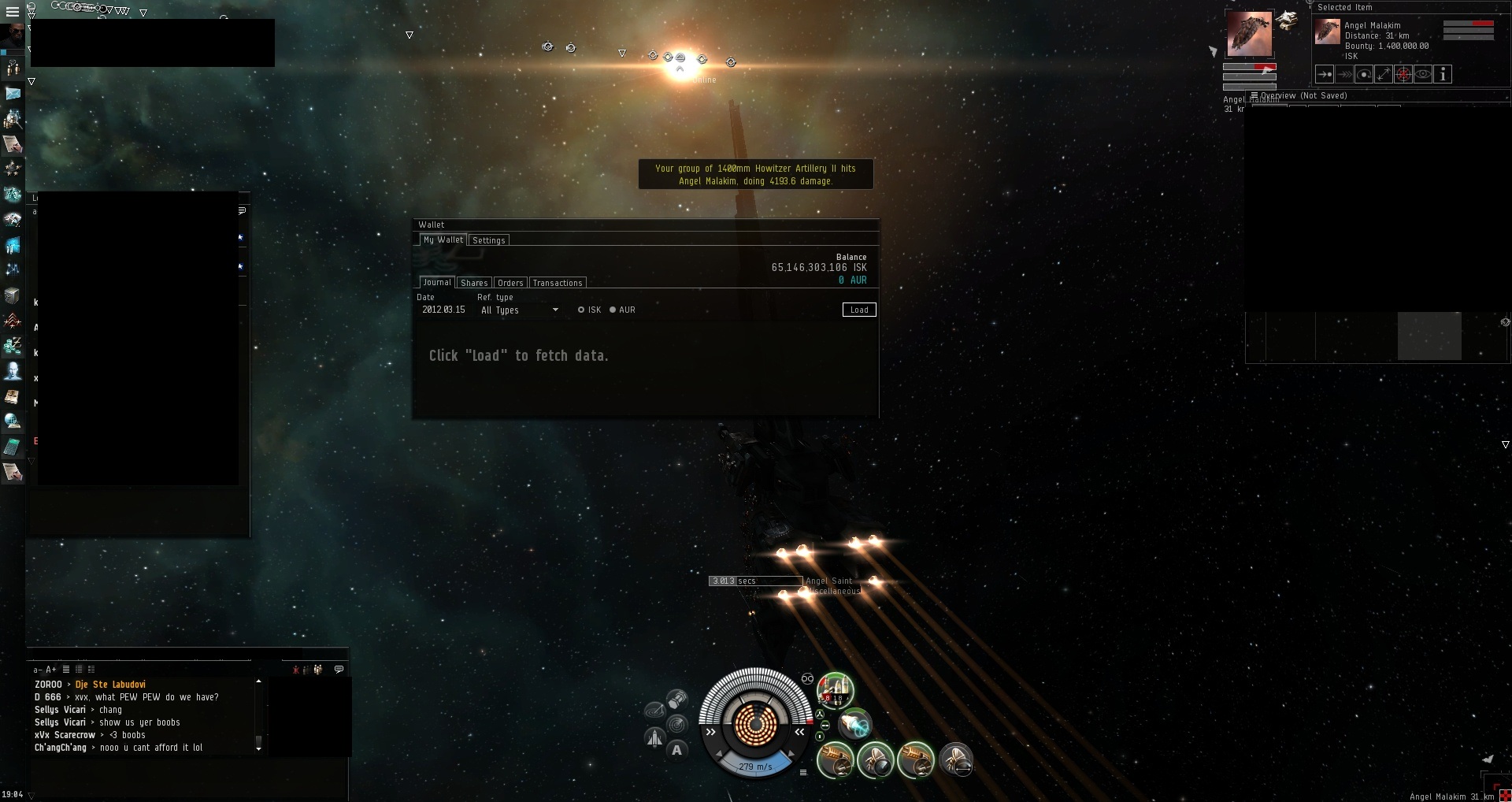Activate the blue propulsion module
Screen dimensions: 1512x802
tap(855, 723)
